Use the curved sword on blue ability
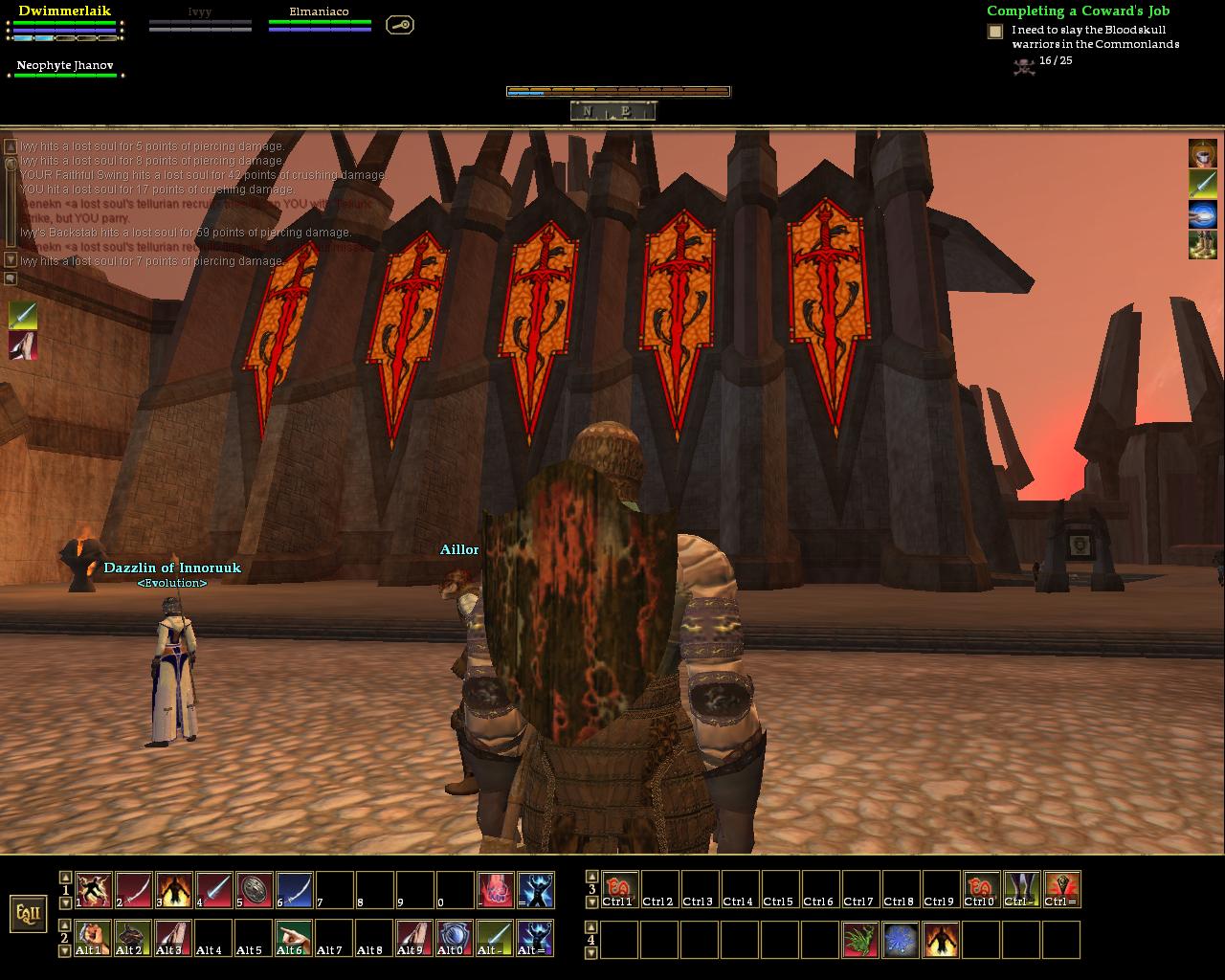The width and height of the screenshot is (1225, 980). coord(295,890)
